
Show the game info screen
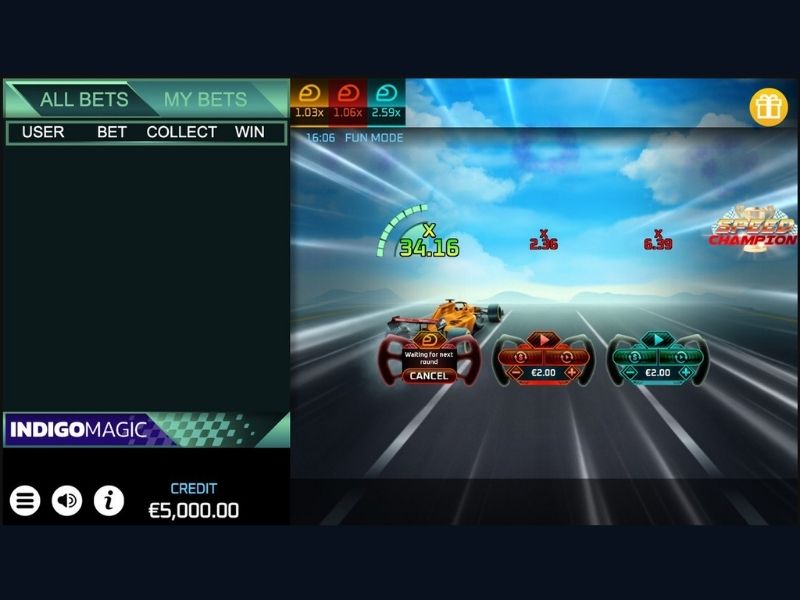pos(109,500)
